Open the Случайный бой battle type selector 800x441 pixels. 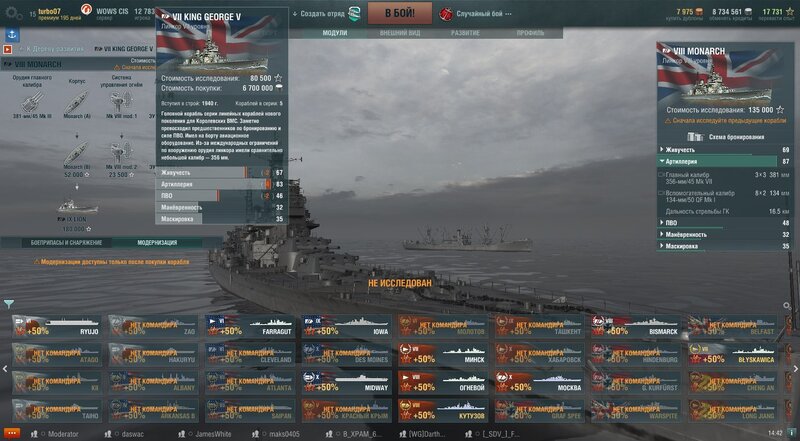click(x=479, y=14)
